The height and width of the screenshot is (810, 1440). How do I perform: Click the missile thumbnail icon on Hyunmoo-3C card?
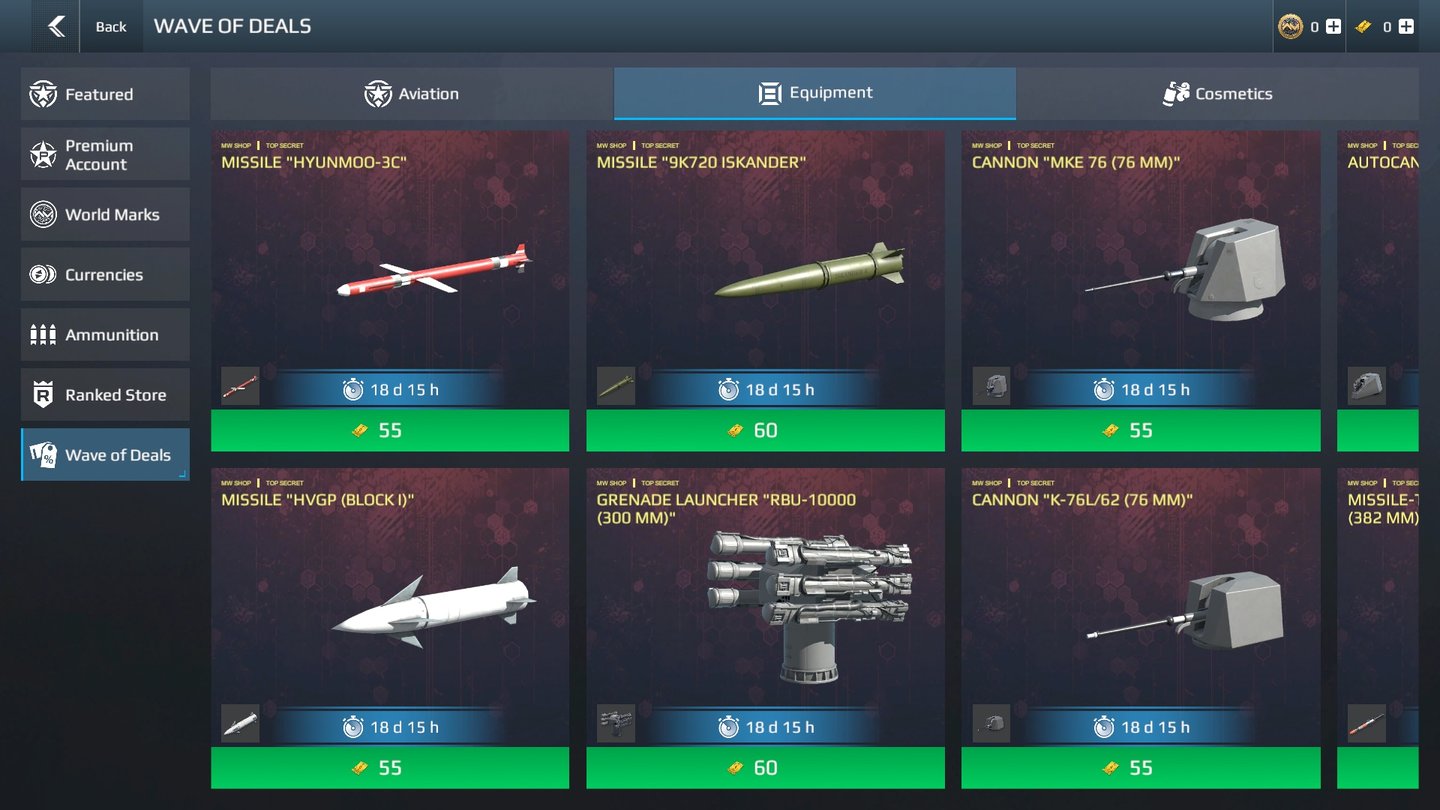pos(238,385)
